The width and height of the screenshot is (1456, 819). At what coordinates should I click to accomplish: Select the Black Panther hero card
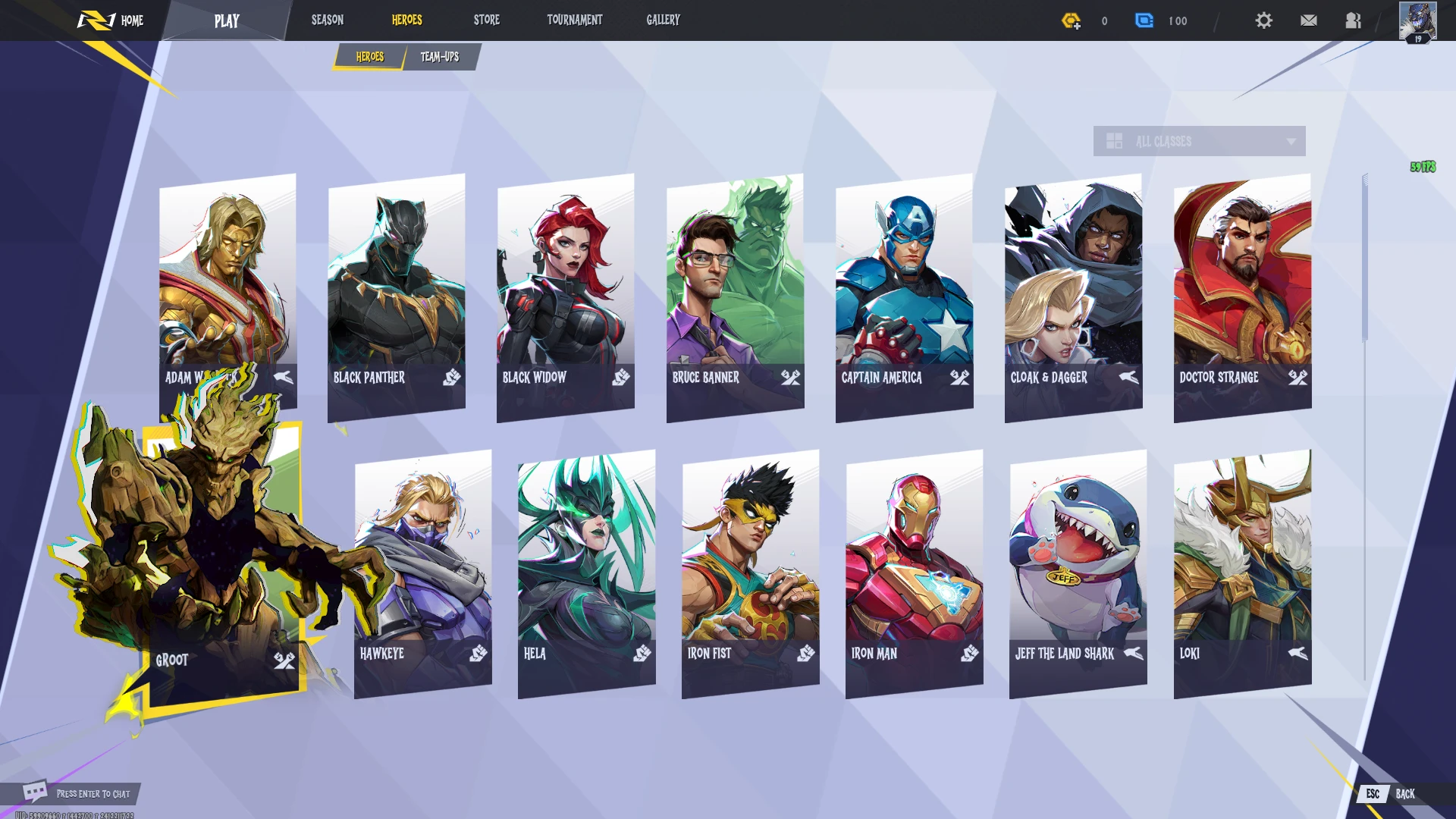click(x=397, y=296)
